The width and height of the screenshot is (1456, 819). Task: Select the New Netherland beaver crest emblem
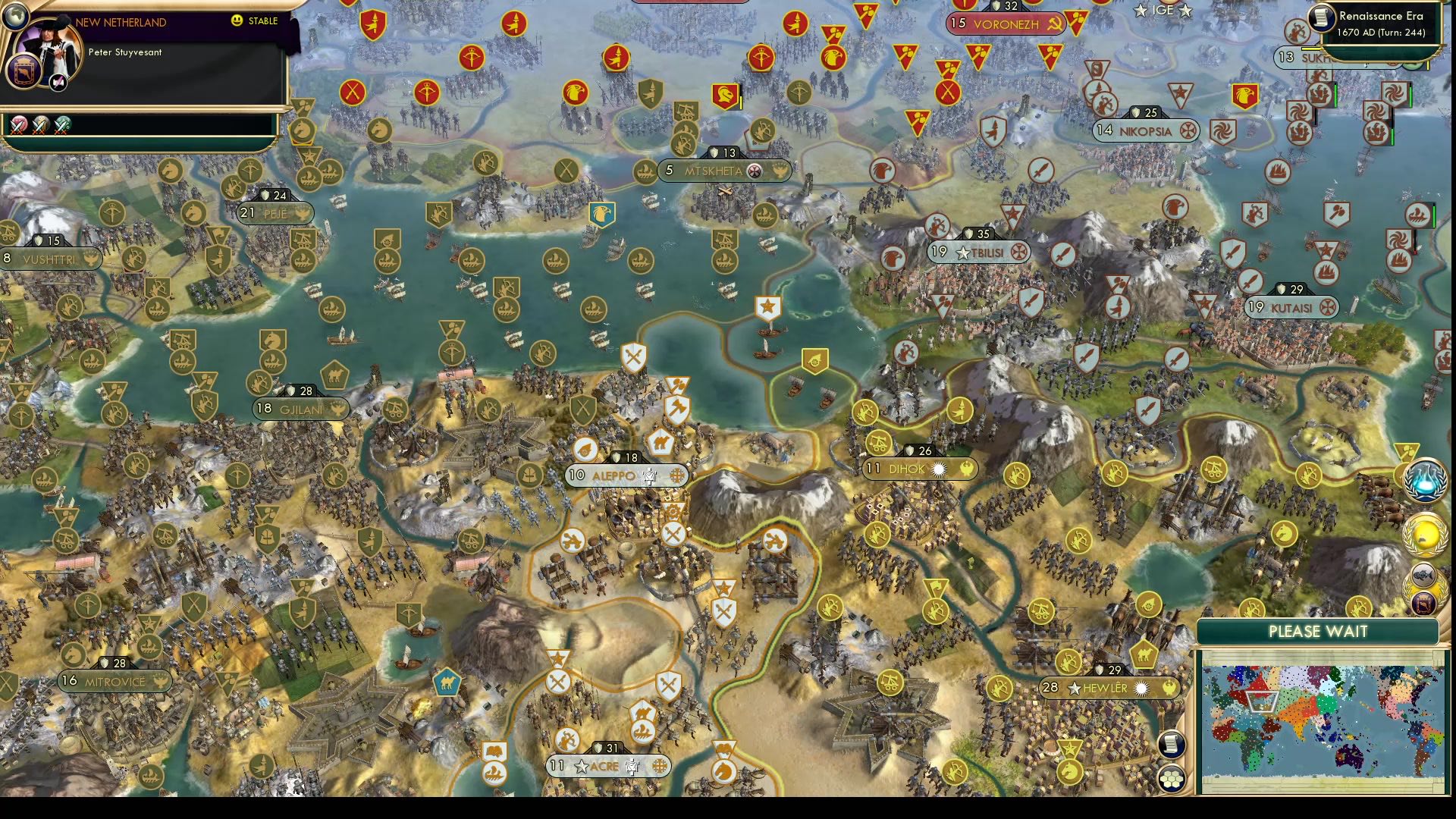(x=23, y=72)
